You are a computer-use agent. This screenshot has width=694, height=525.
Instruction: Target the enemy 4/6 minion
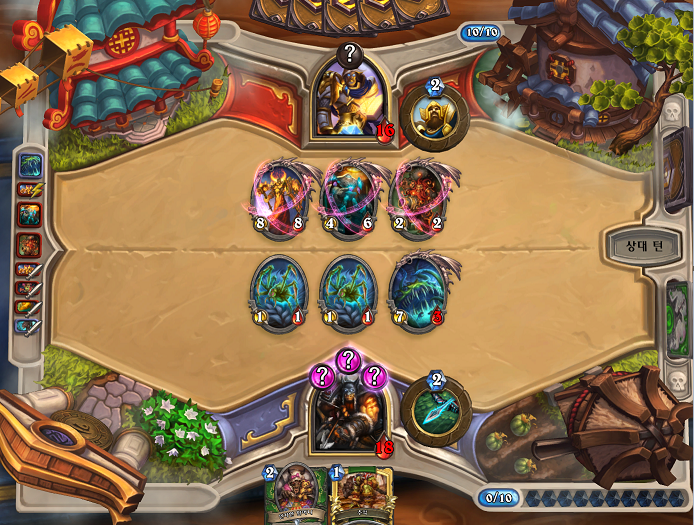pyautogui.click(x=347, y=197)
